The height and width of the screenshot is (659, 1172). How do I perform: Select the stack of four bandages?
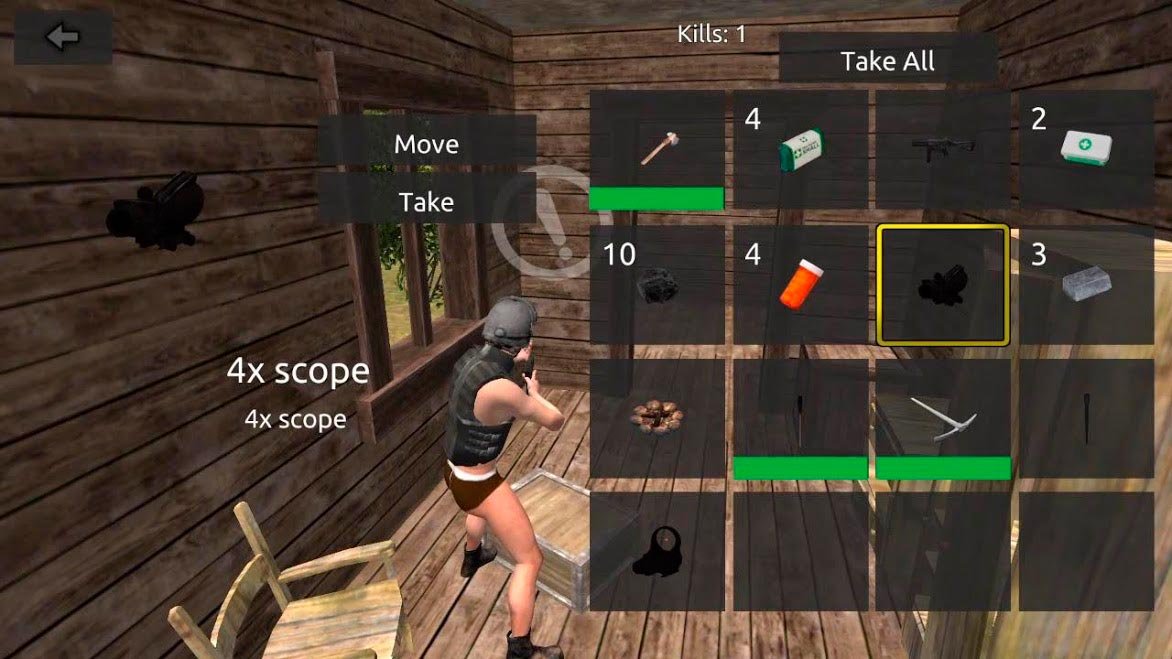pos(800,150)
